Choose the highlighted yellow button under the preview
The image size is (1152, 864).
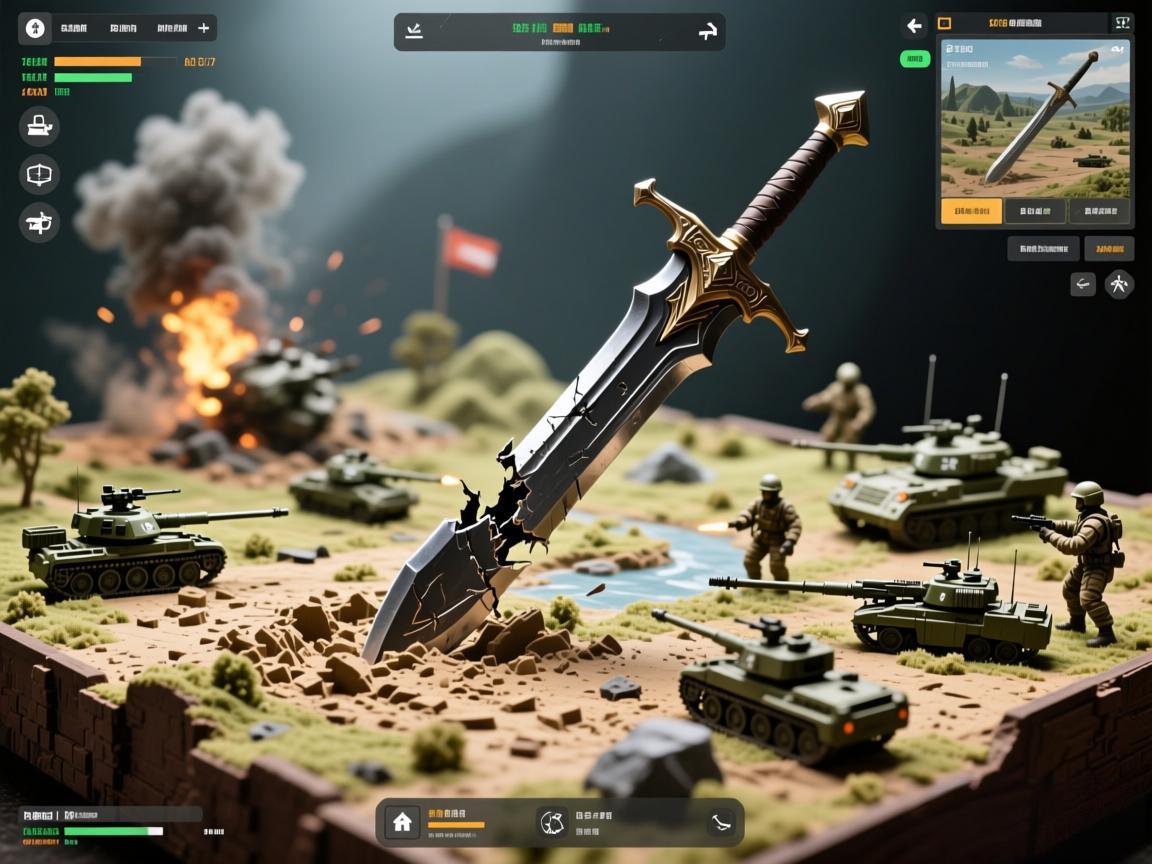[x=971, y=211]
